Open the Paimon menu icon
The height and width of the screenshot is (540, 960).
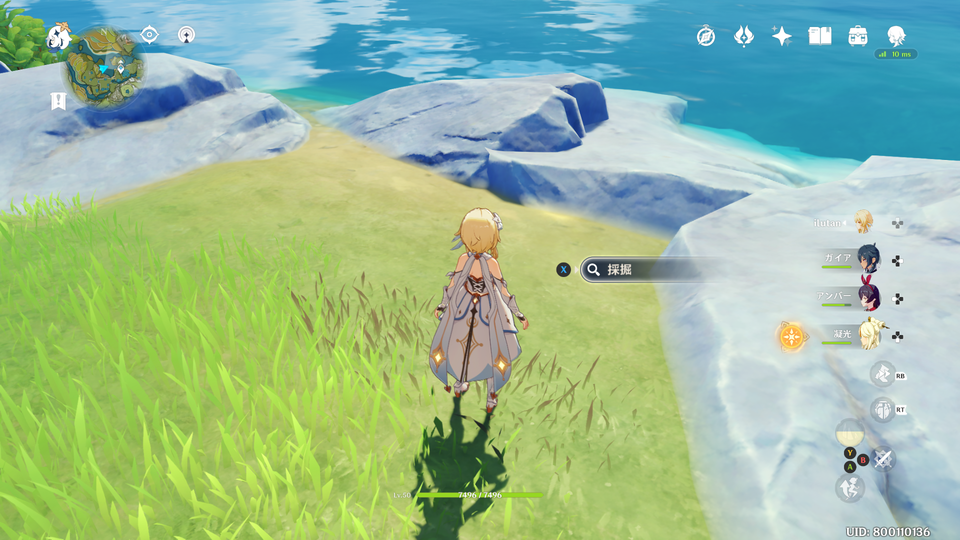pyautogui.click(x=58, y=37)
